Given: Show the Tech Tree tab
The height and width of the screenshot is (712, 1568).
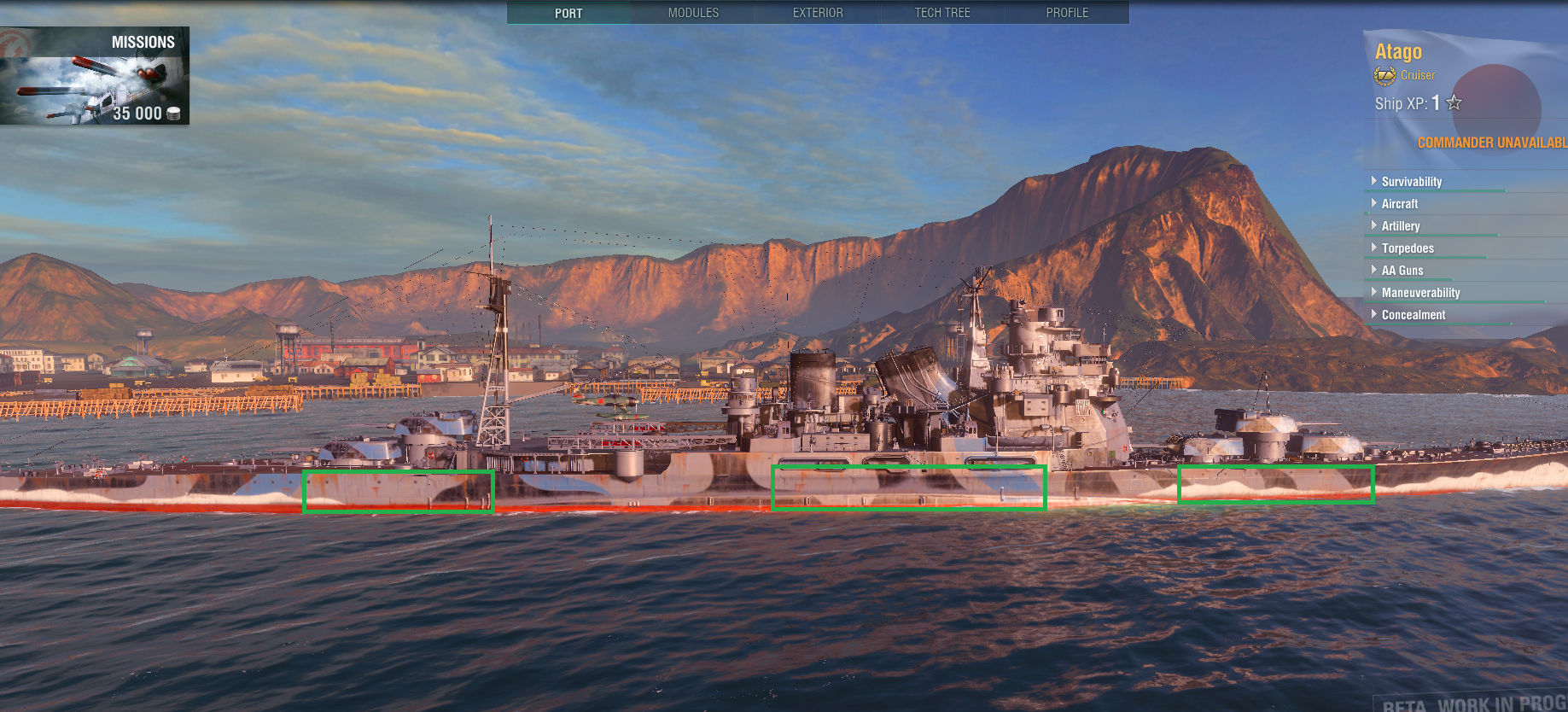Looking at the screenshot, I should coord(942,13).
